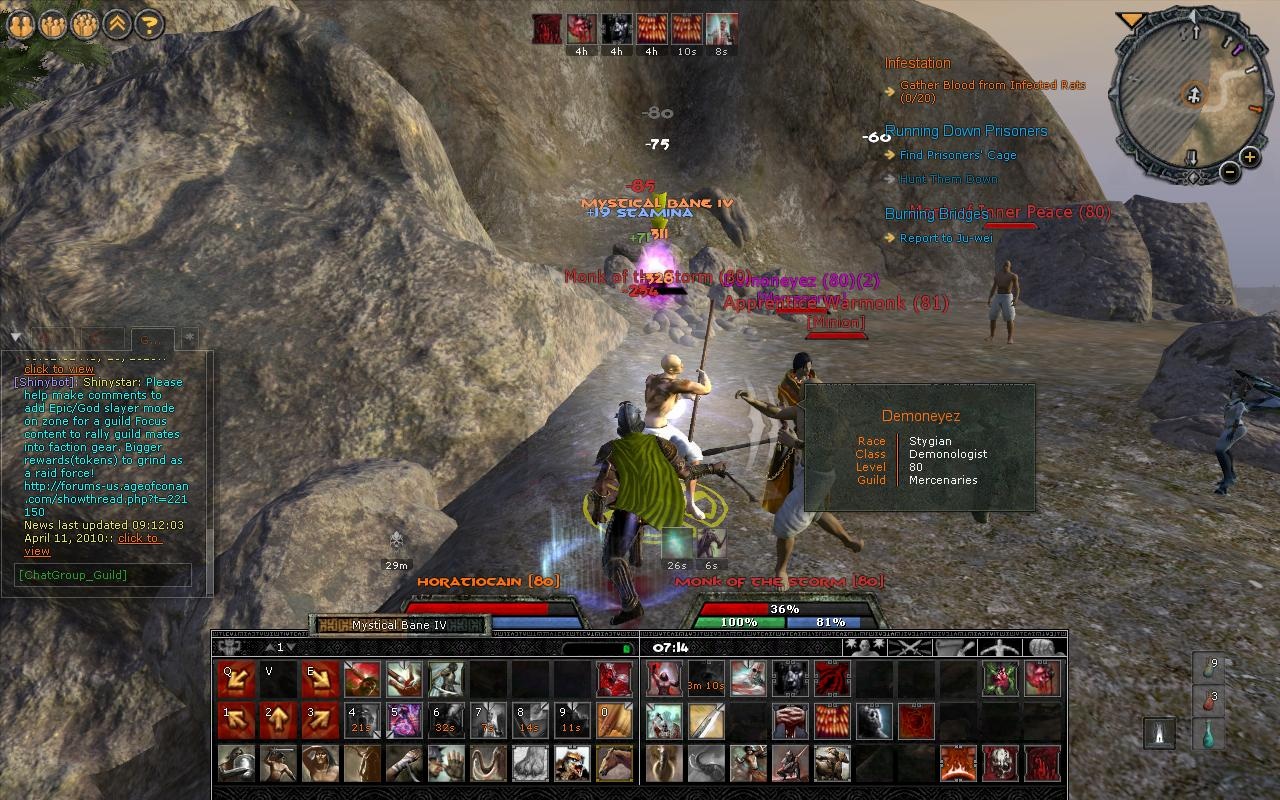This screenshot has height=800, width=1280.
Task: Collapse the Infestation quest entry
Action: tap(917, 62)
